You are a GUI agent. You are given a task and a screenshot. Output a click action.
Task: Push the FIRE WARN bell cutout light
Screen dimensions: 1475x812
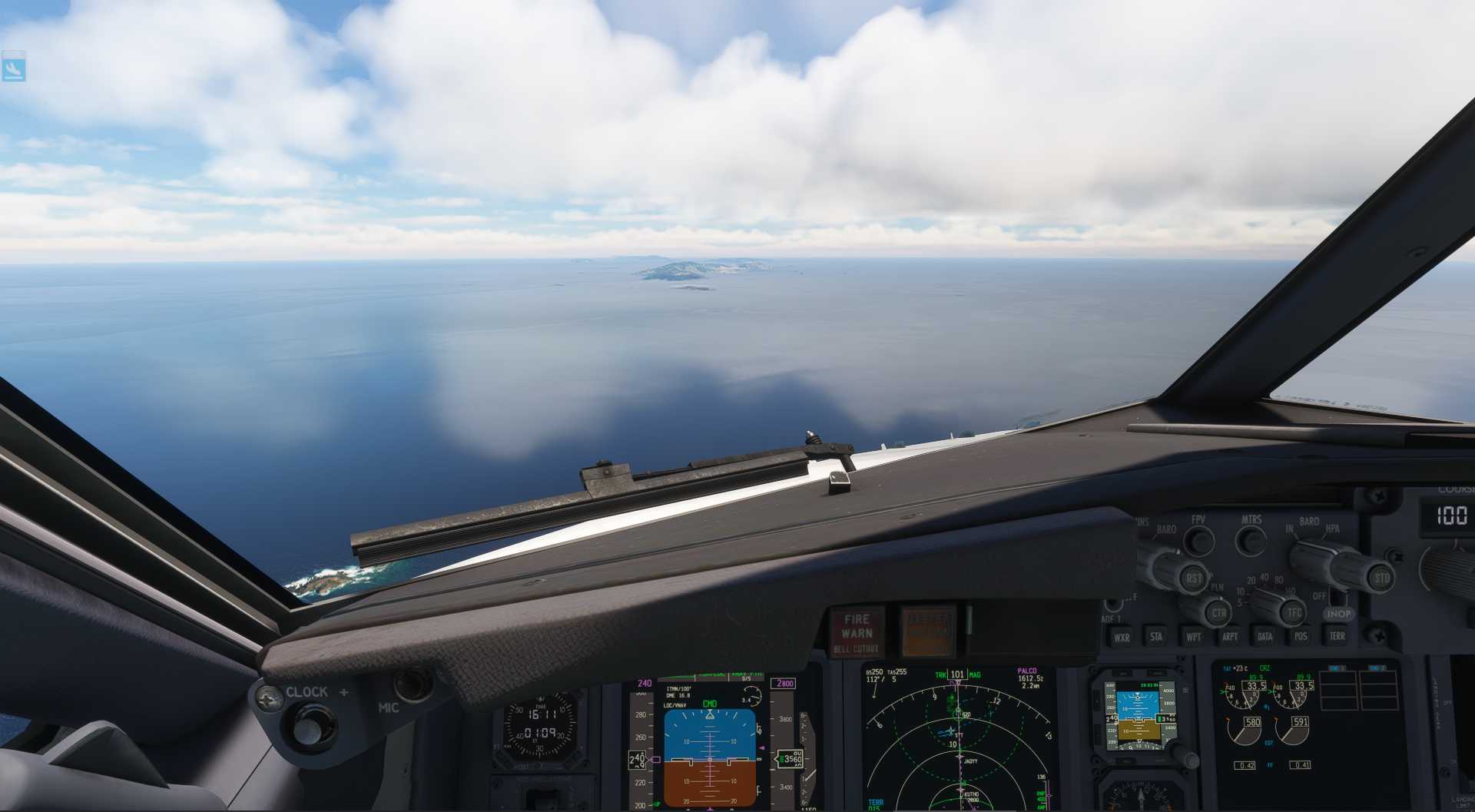click(x=856, y=632)
